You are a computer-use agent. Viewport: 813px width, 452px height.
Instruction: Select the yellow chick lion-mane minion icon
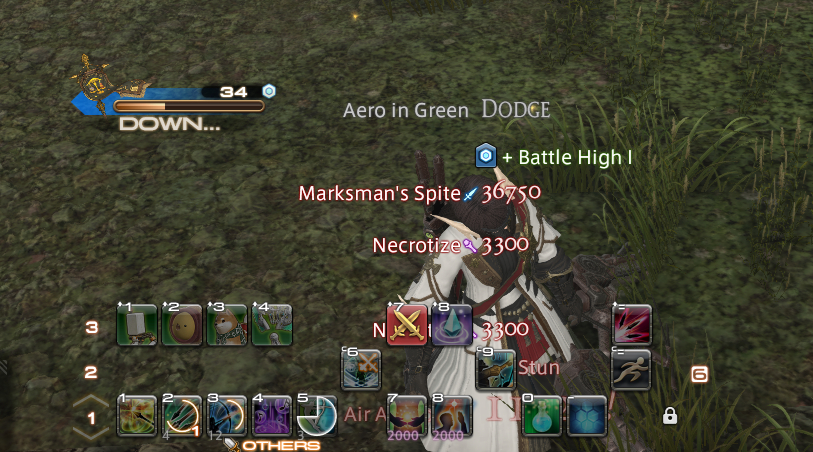coord(181,326)
